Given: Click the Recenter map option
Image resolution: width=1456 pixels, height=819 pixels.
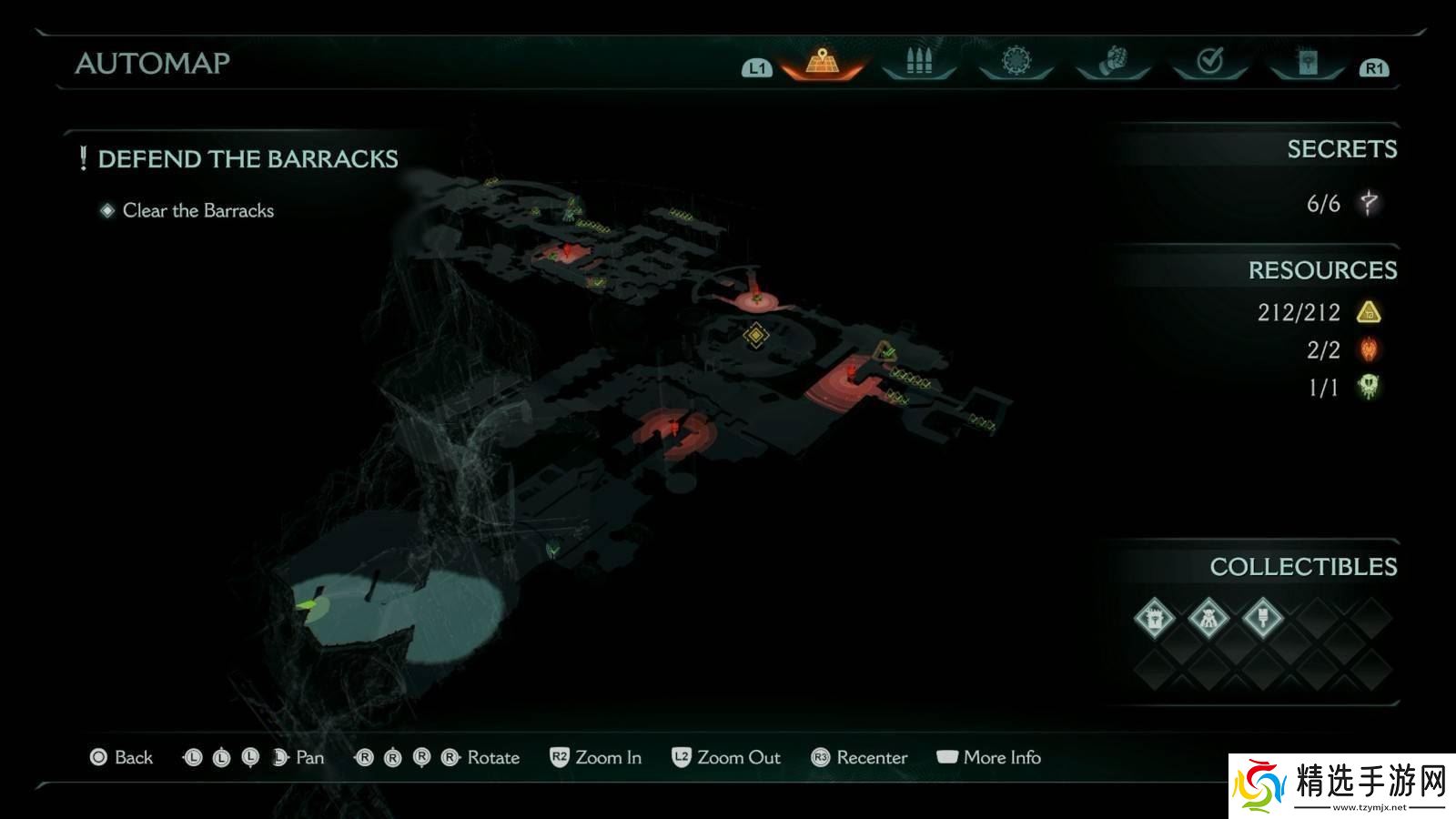Looking at the screenshot, I should click(x=859, y=757).
